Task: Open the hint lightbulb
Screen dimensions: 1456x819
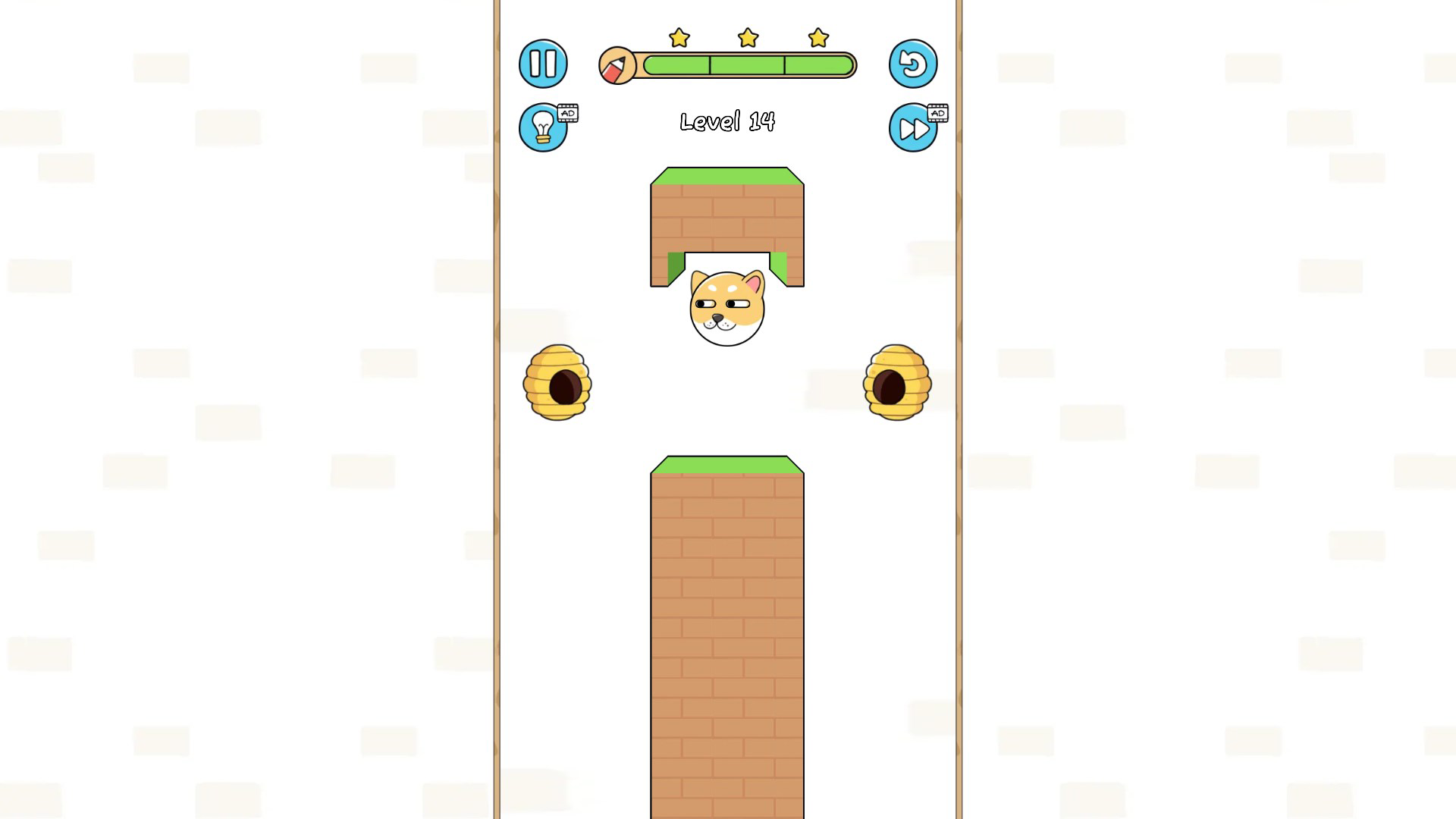Action: [x=543, y=127]
